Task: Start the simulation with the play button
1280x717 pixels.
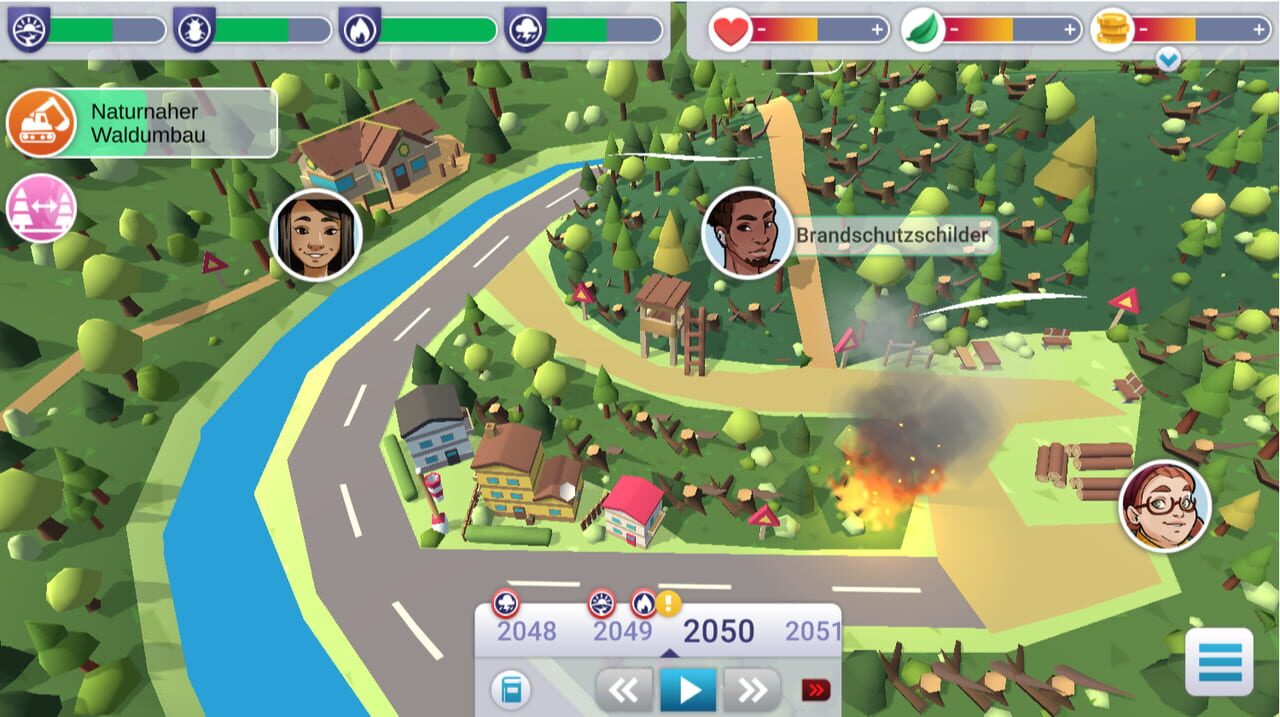Action: click(688, 690)
